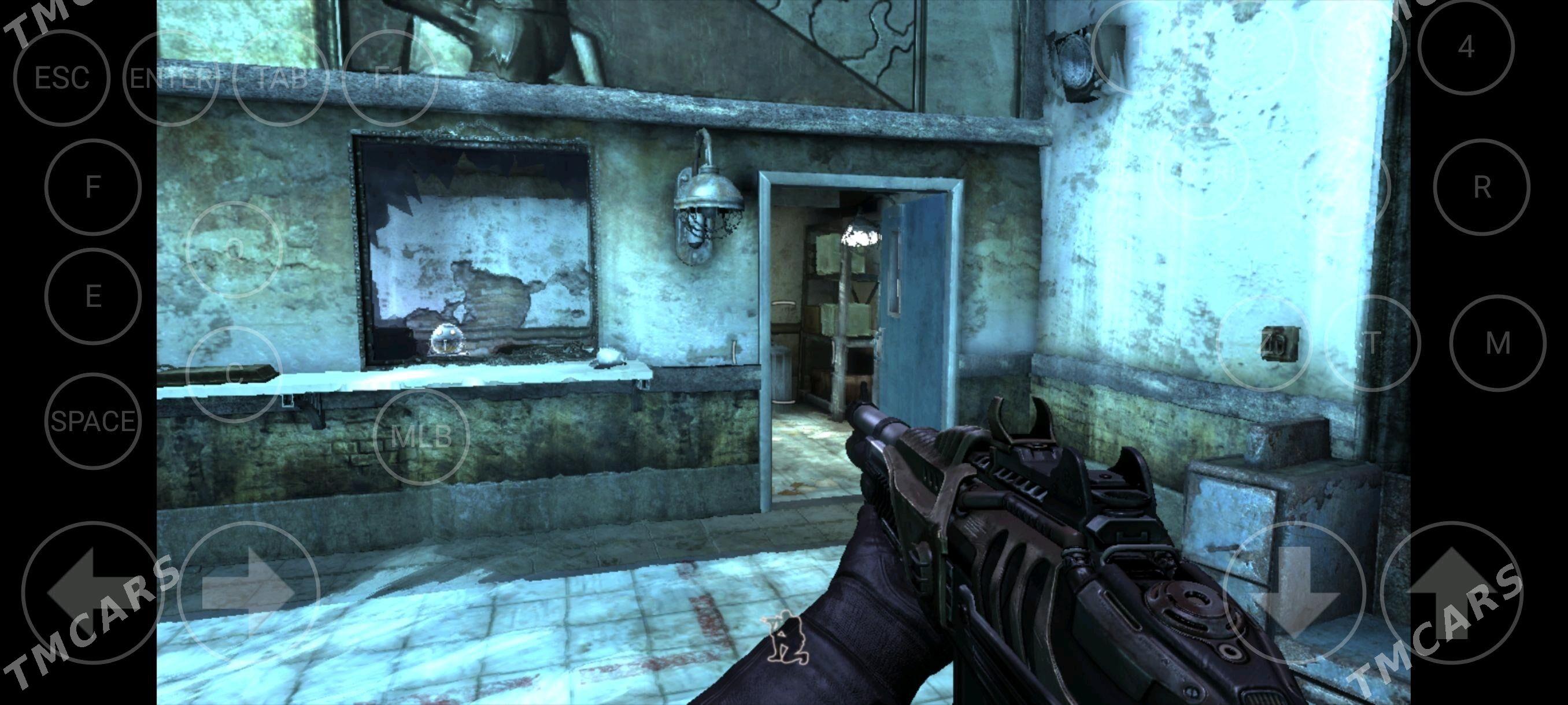Tap the SPACE overlay button
1568x705 pixels.
click(93, 421)
